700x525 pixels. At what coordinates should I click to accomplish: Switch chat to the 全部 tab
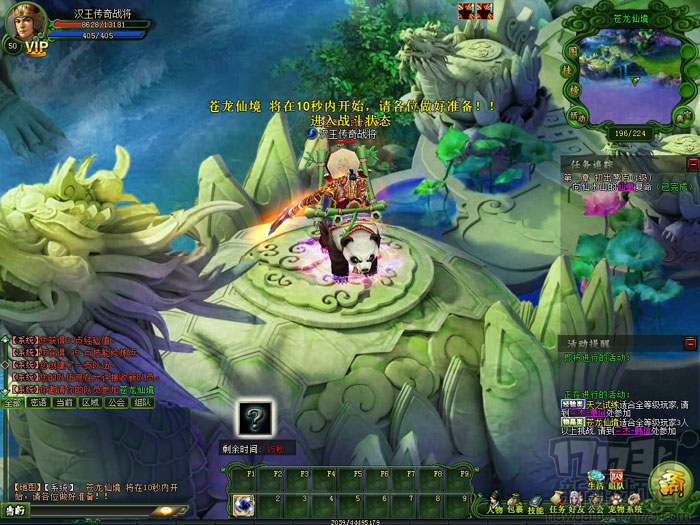coord(12,402)
